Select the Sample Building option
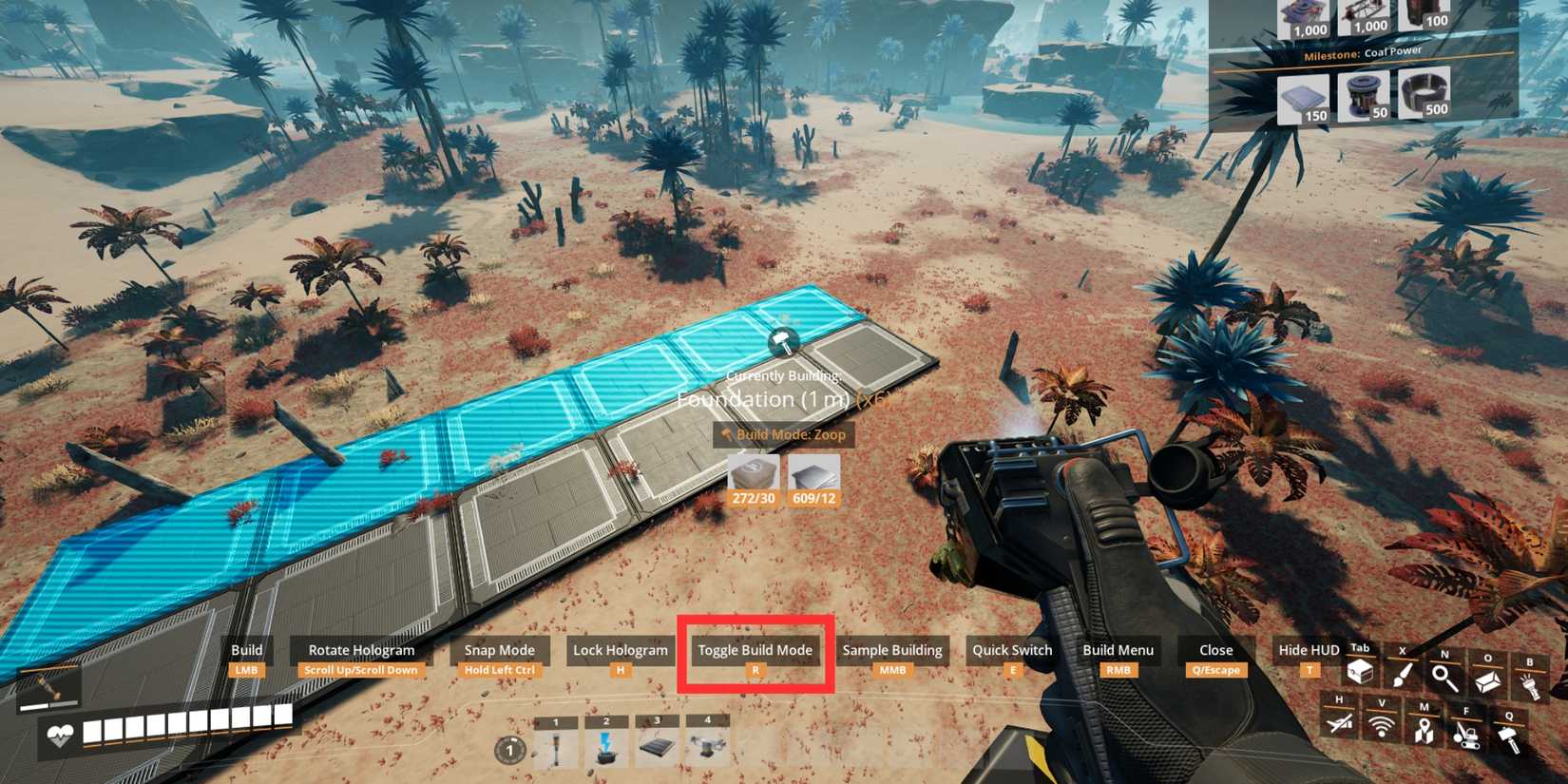The height and width of the screenshot is (784, 1568). (892, 650)
